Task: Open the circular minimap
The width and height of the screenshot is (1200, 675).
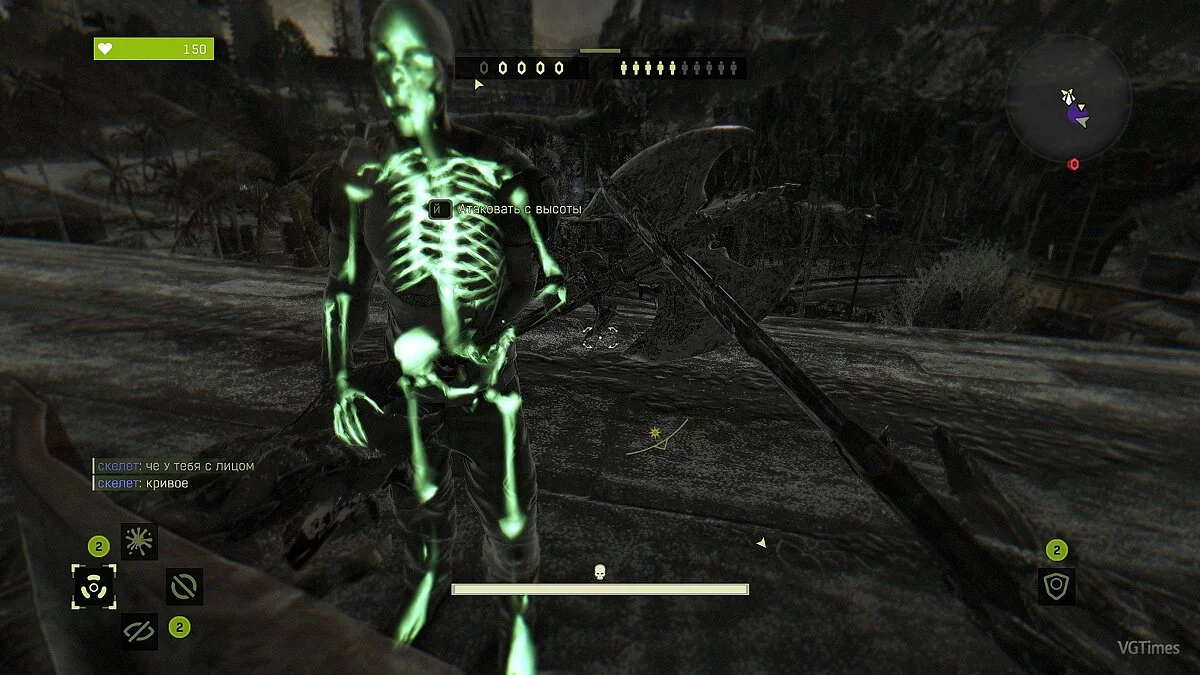Action: point(1069,98)
